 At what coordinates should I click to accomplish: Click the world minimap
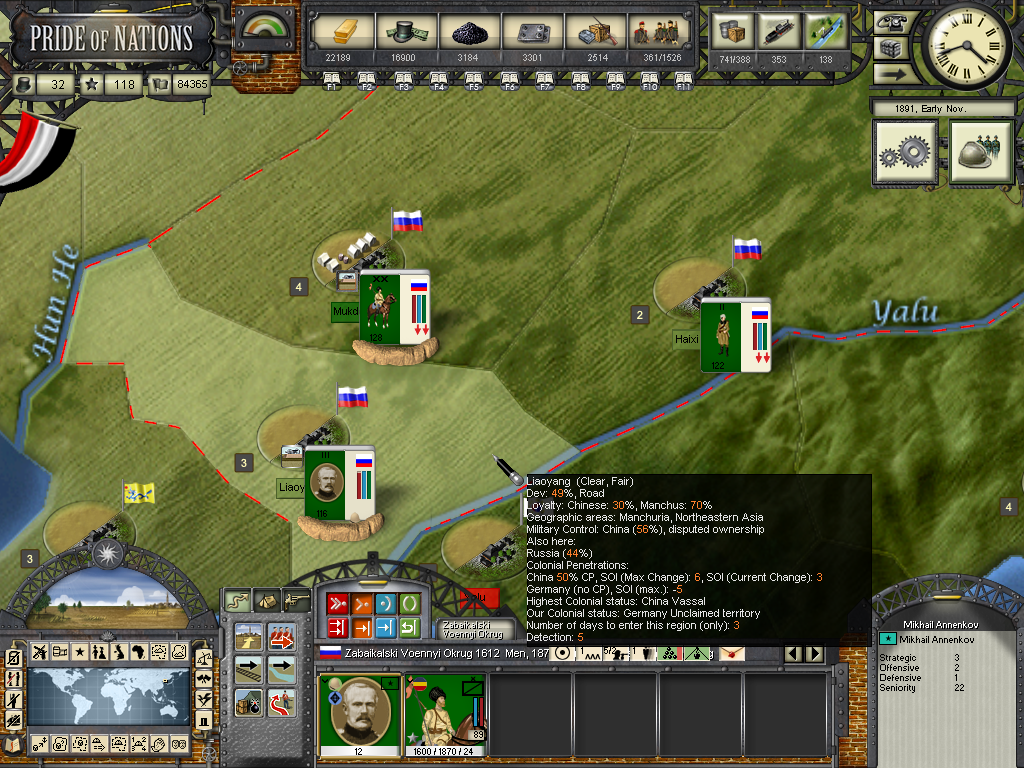pyautogui.click(x=108, y=696)
